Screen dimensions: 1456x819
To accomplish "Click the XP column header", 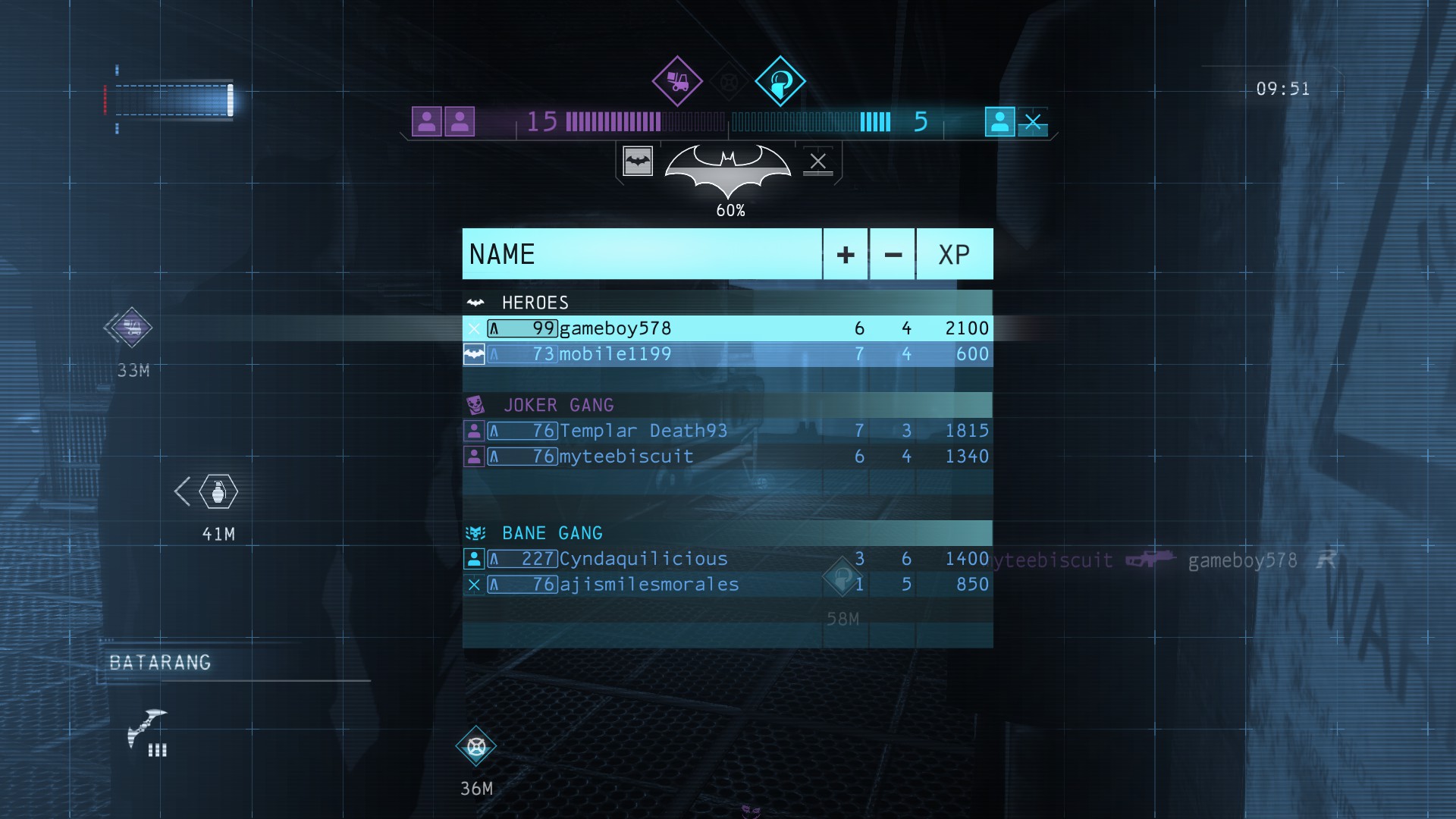I will [x=954, y=254].
